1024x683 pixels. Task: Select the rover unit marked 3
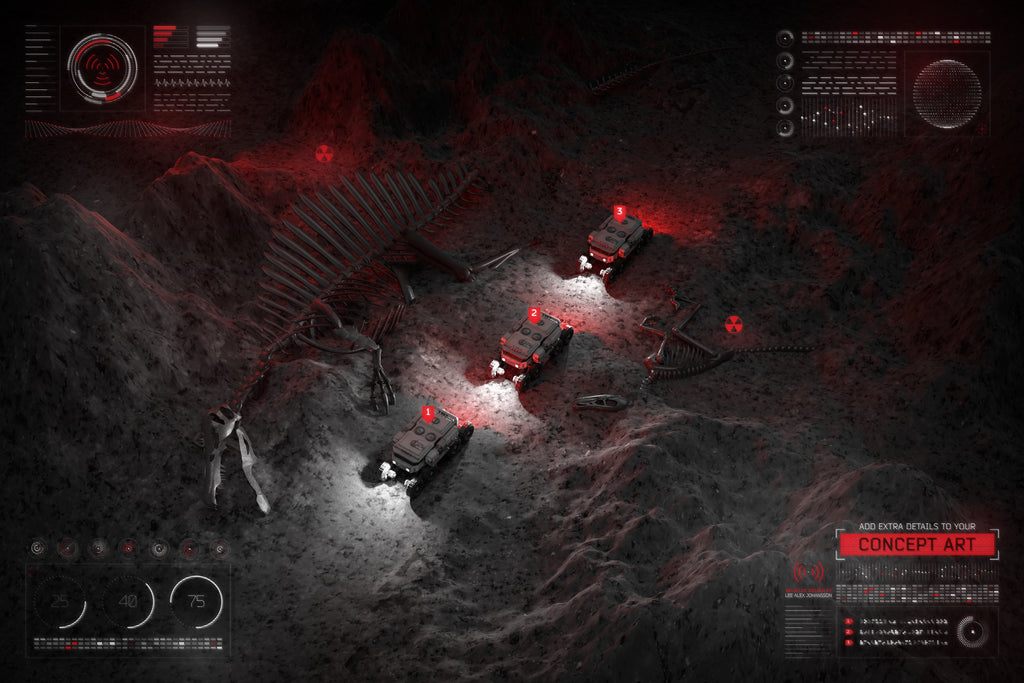coord(614,240)
